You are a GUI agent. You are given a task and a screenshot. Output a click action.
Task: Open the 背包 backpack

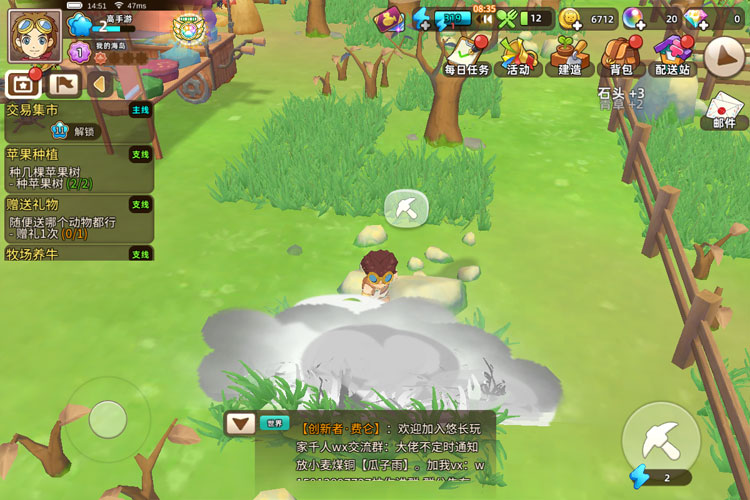621,56
